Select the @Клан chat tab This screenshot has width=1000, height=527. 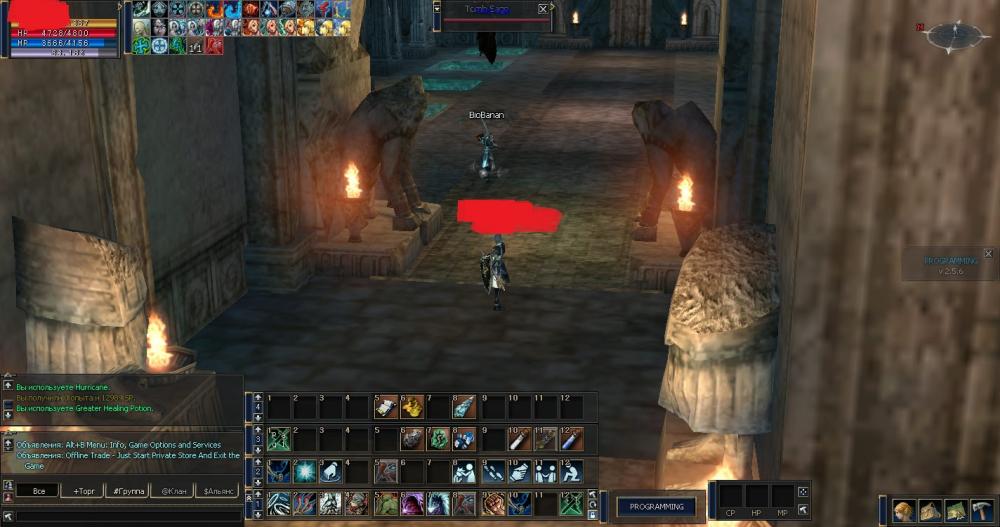(174, 491)
